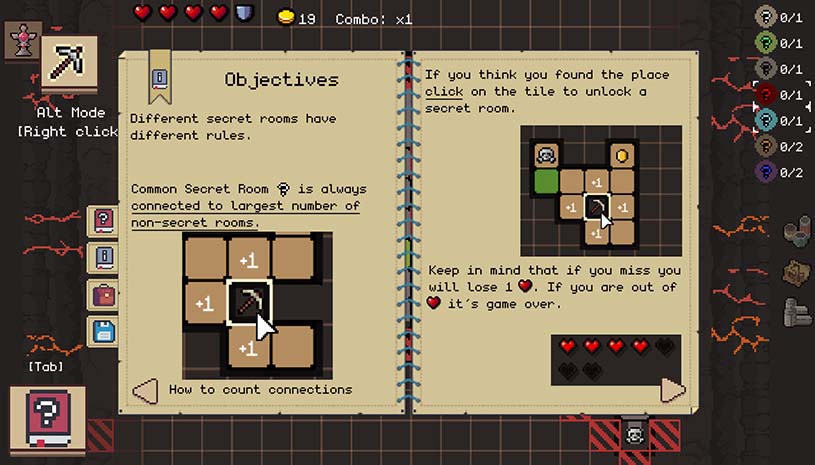Click the stone rubble icon
Image resolution: width=815 pixels, height=465 pixels.
click(796, 231)
